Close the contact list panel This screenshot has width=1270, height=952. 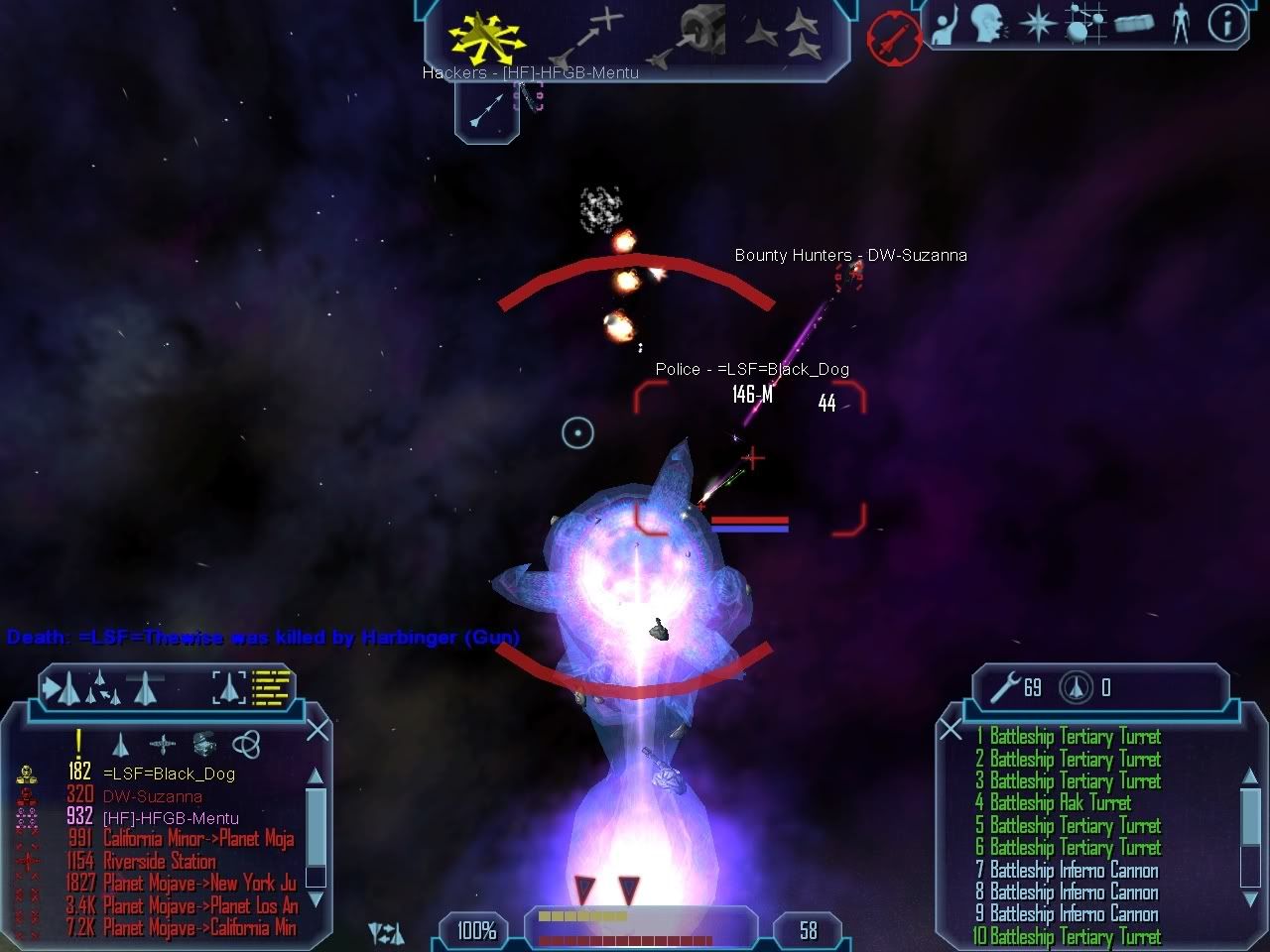(x=317, y=731)
